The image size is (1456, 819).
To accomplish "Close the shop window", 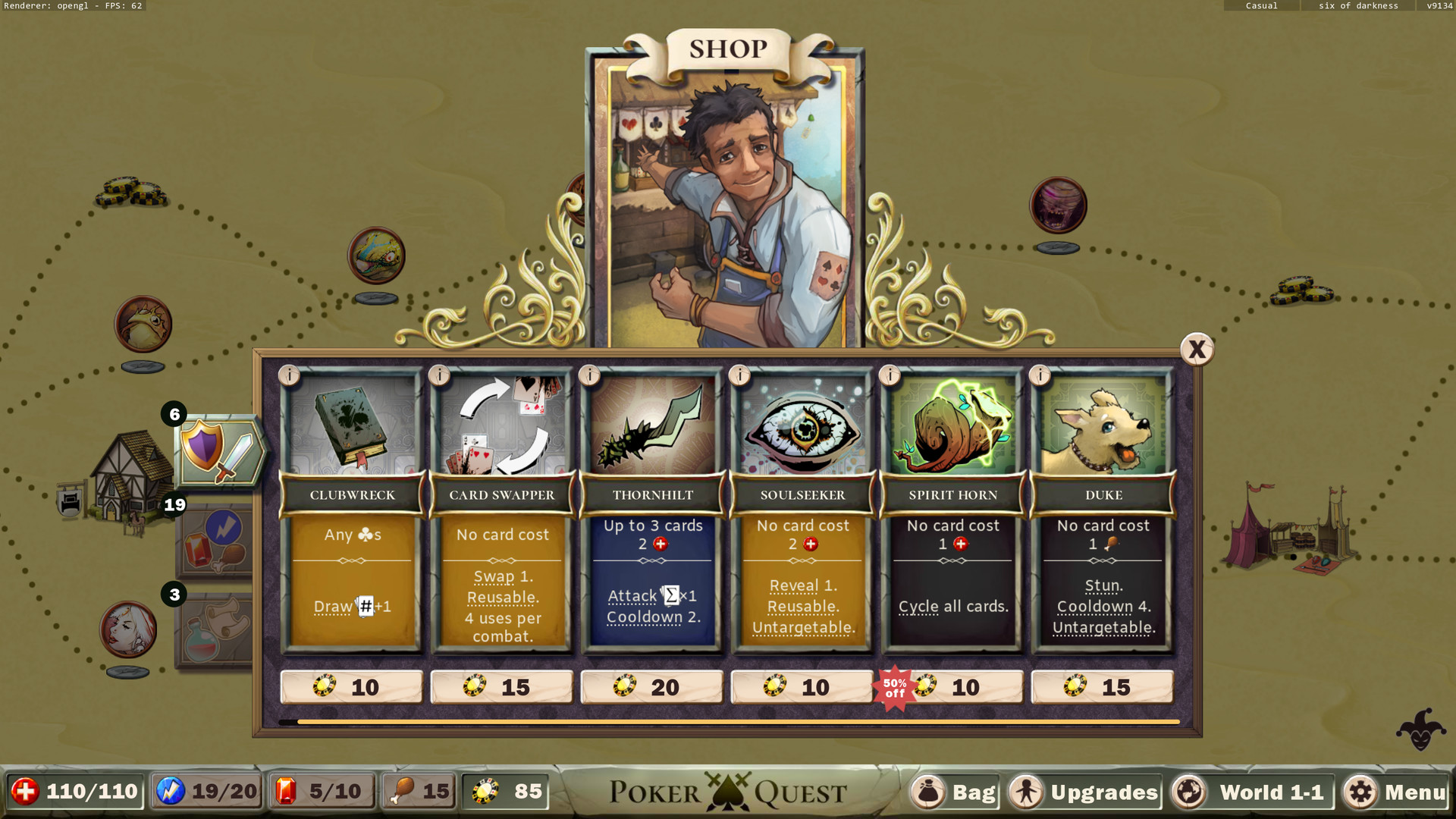I will (x=1197, y=350).
